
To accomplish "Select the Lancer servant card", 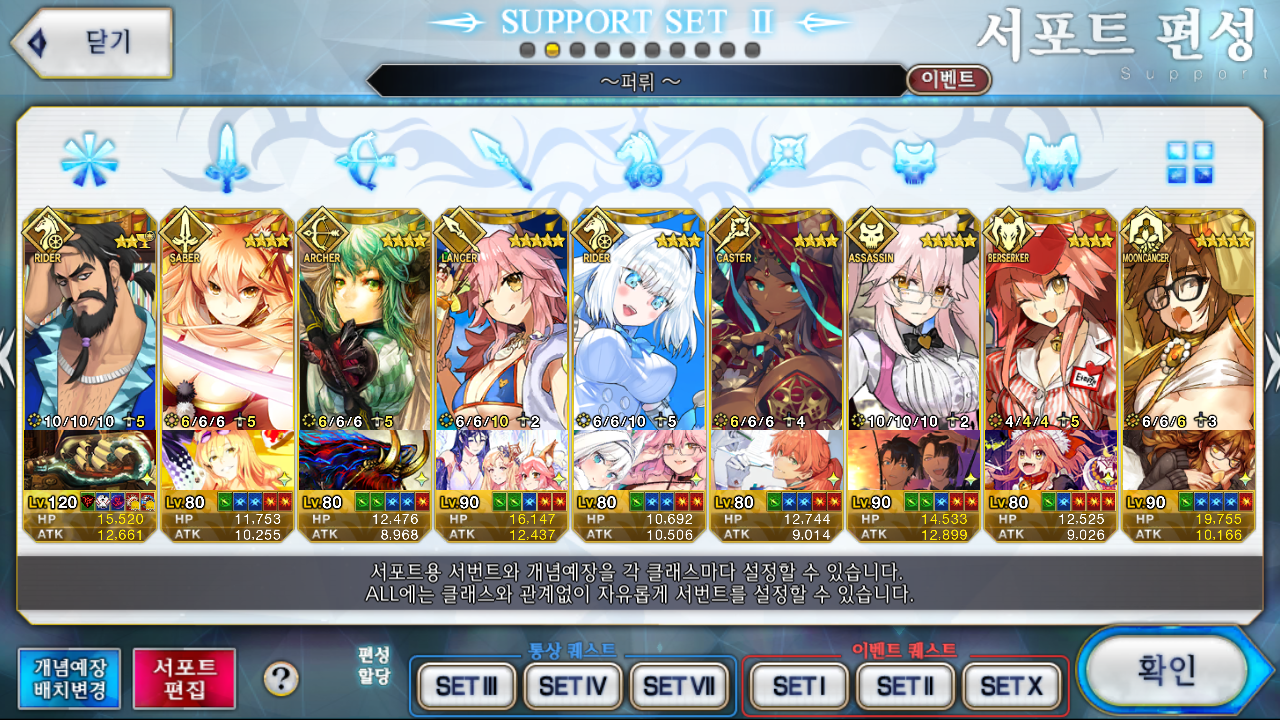I will coord(502,330).
